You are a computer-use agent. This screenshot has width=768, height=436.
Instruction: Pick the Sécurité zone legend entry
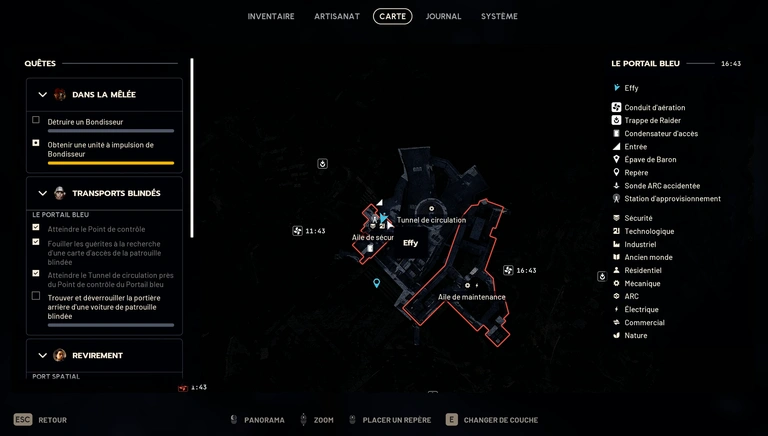point(638,218)
